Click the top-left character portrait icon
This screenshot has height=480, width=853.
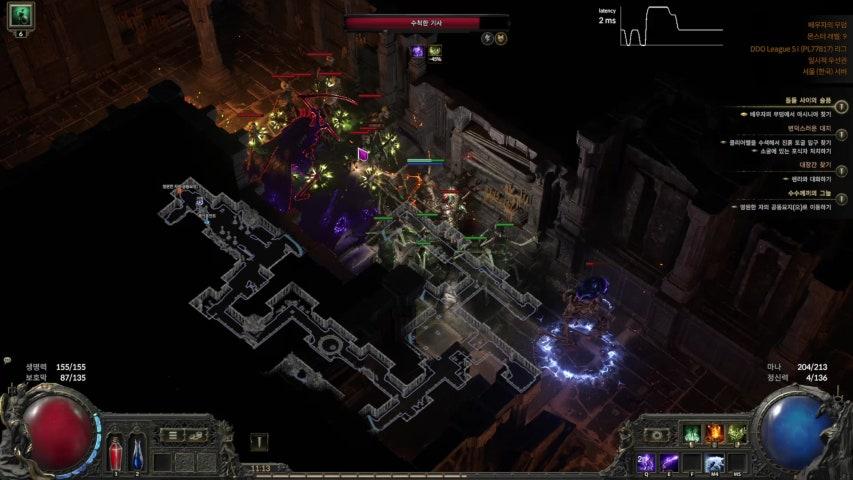(20, 16)
